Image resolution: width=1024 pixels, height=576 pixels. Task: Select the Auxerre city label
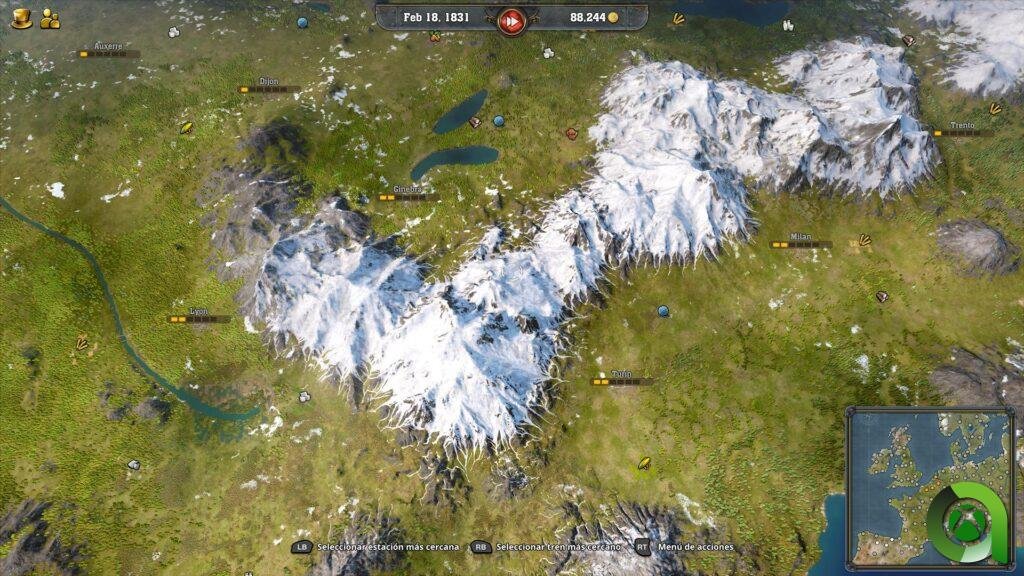108,46
